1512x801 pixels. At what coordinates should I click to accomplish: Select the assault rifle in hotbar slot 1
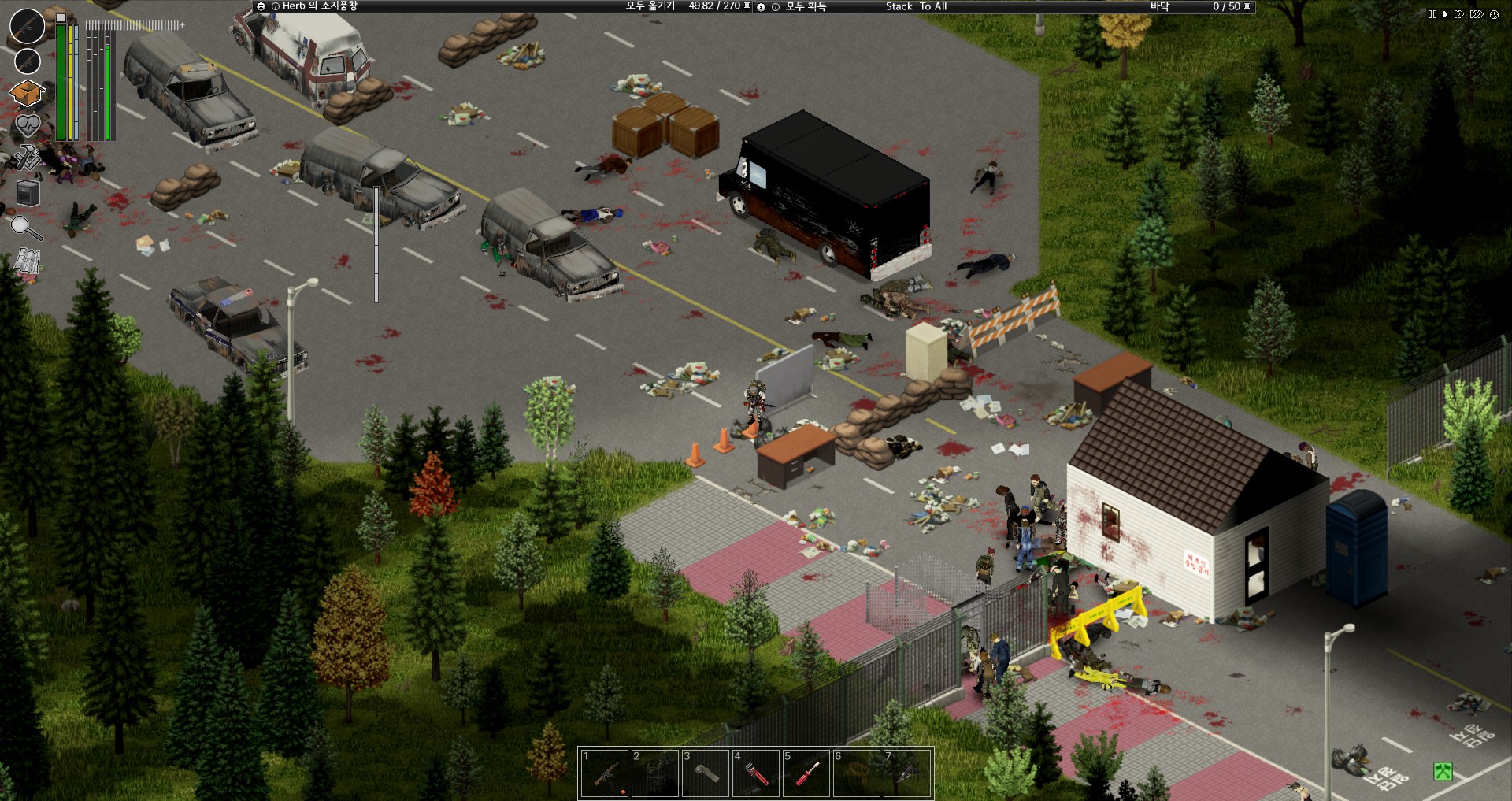click(x=604, y=773)
